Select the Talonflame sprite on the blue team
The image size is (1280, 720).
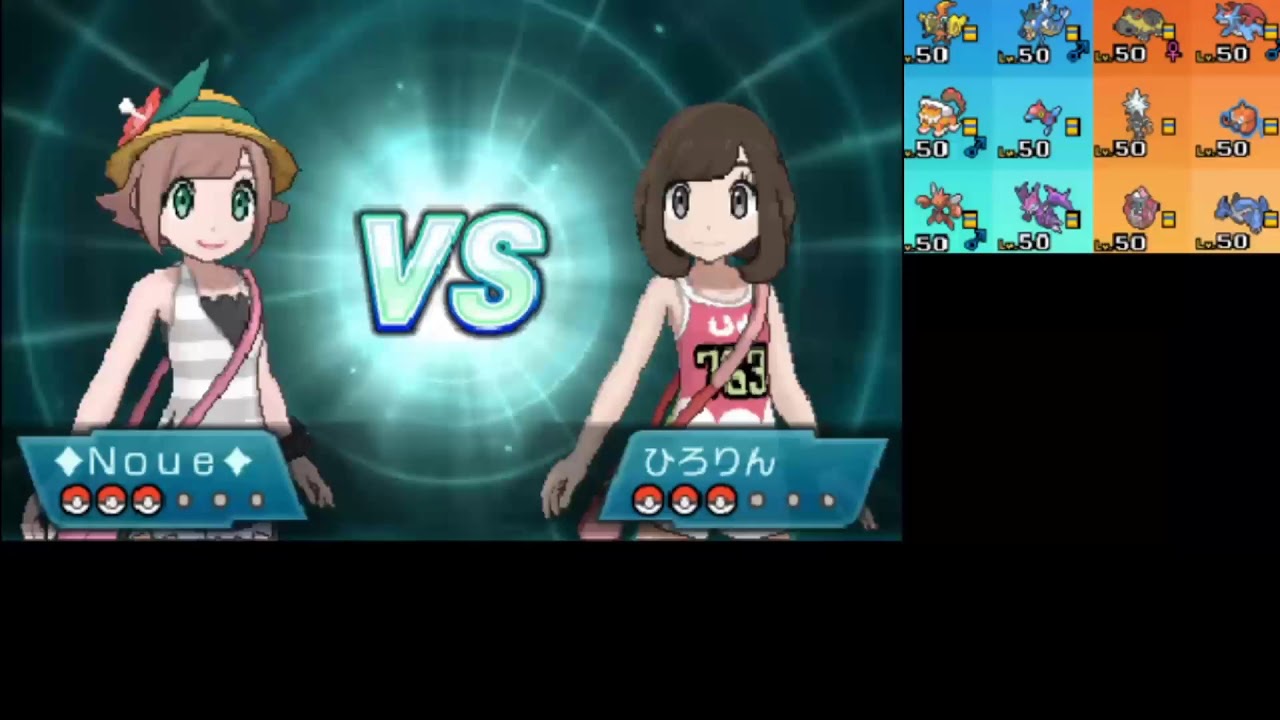click(940, 20)
